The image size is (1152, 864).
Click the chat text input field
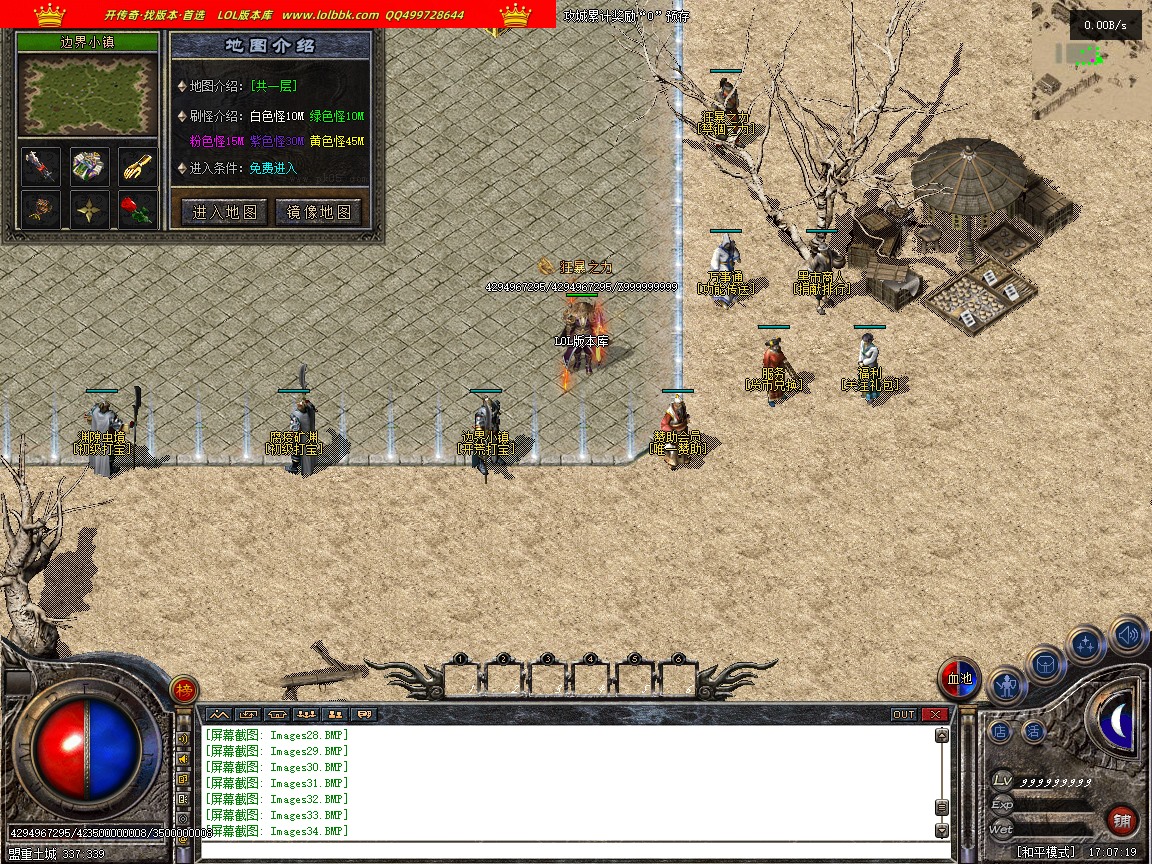tap(570, 851)
